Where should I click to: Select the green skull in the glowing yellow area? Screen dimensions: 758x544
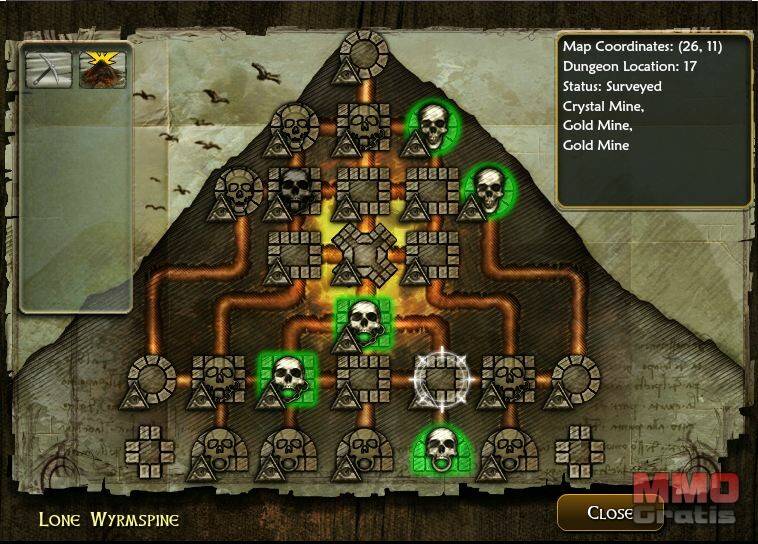[x=362, y=319]
